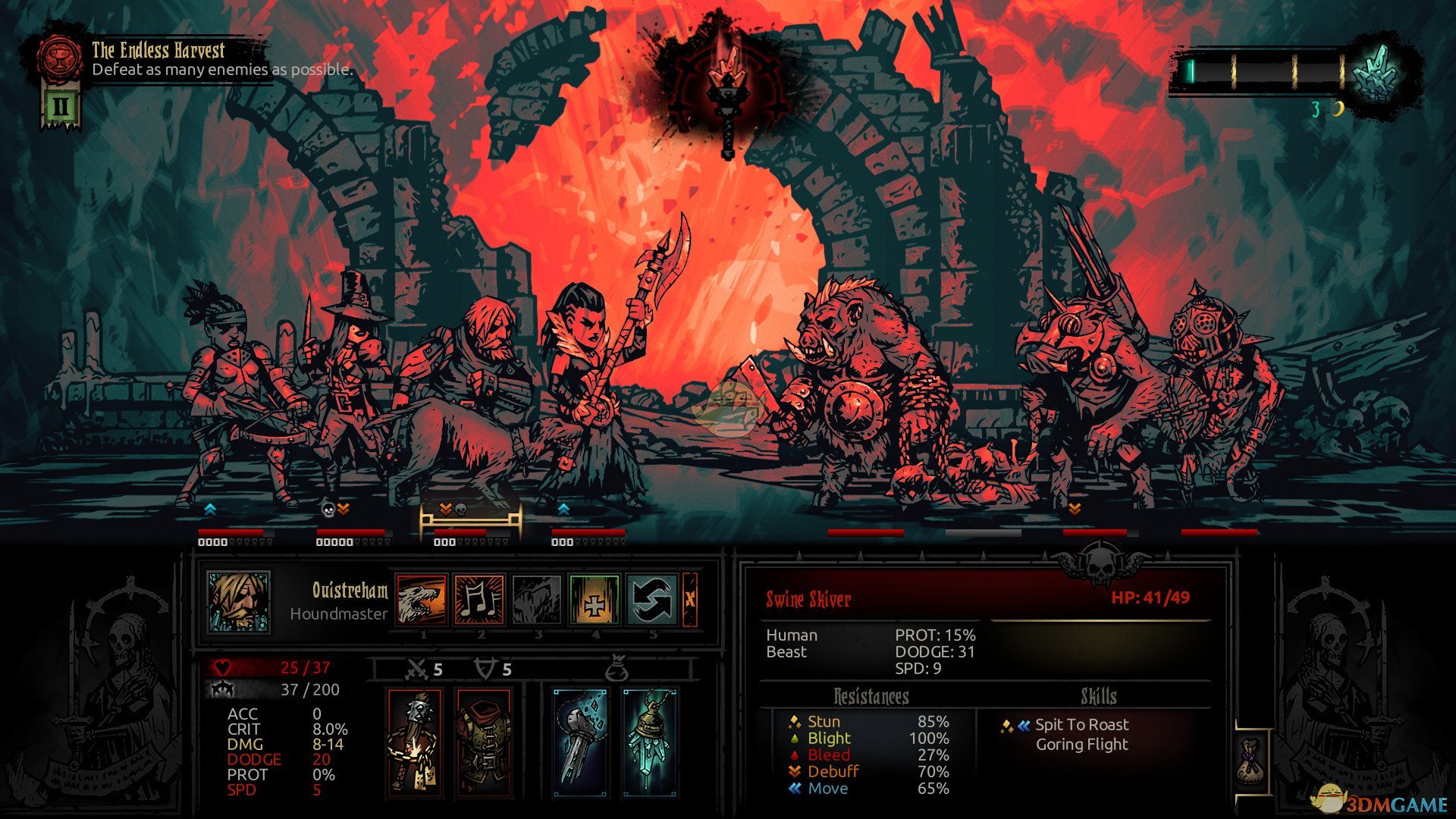Inspect the leather armor slot

[x=485, y=742]
